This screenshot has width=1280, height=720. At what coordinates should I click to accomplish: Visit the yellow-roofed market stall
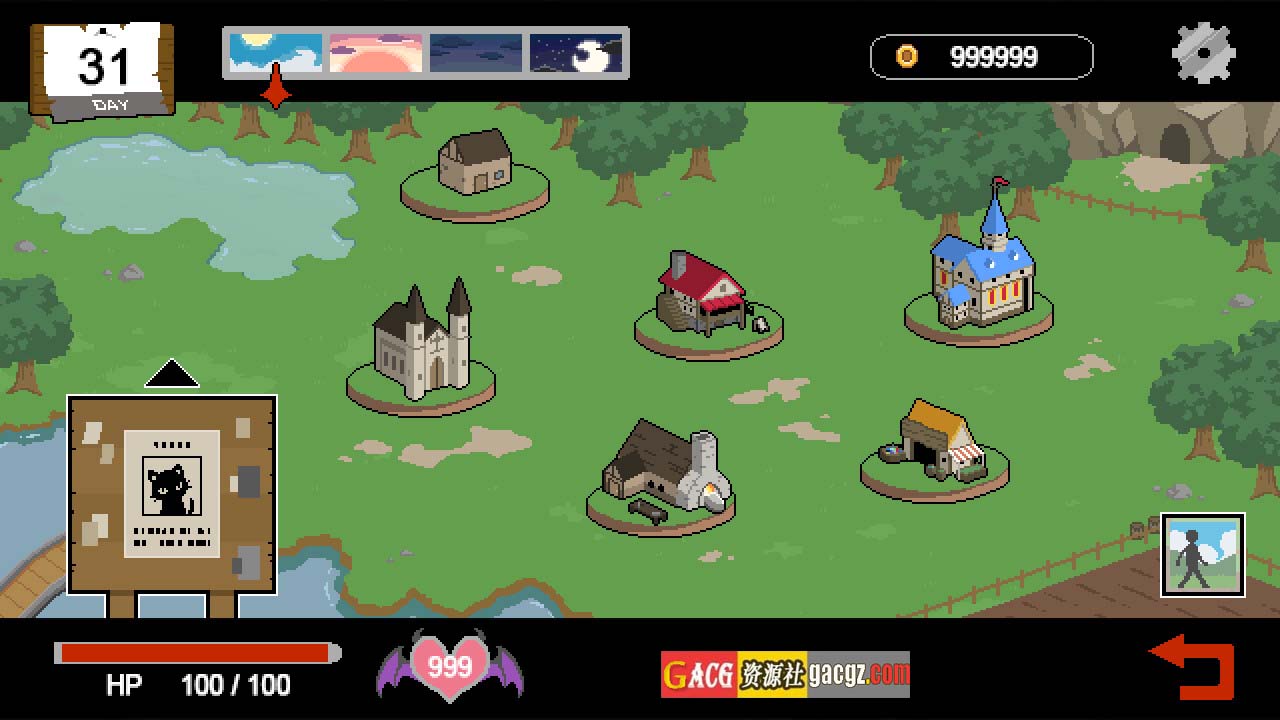tap(936, 445)
